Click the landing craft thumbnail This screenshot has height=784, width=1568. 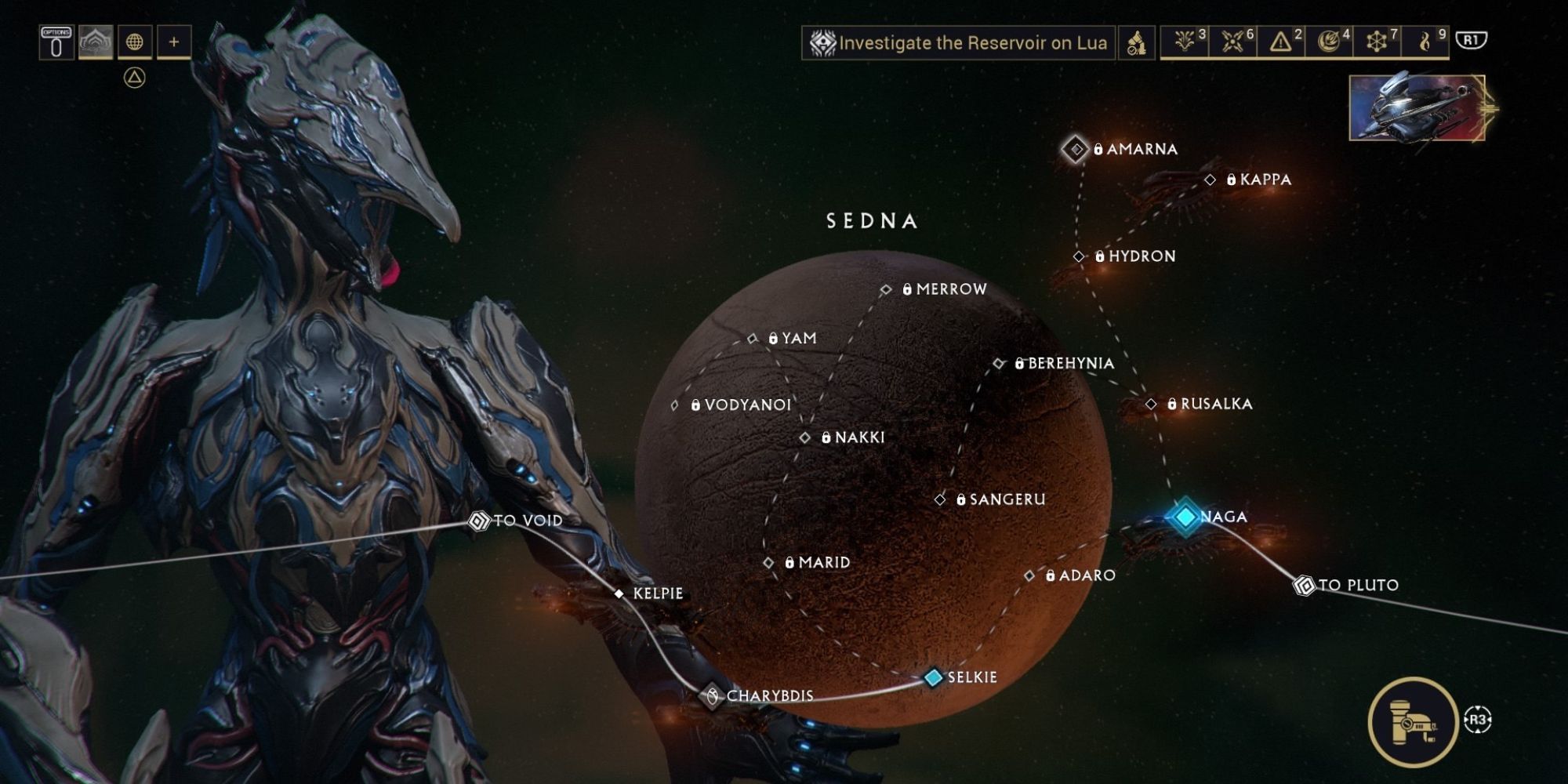tap(1417, 108)
